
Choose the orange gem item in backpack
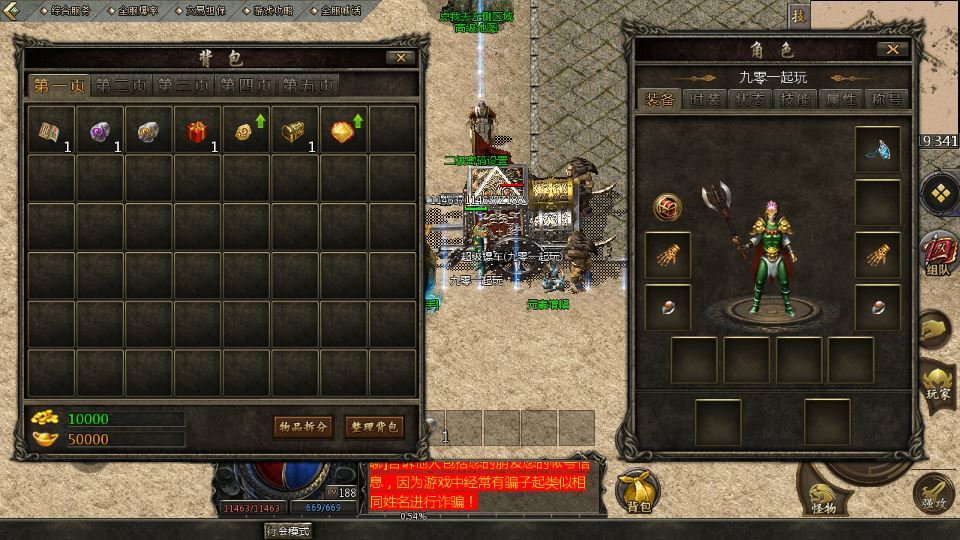[x=344, y=131]
